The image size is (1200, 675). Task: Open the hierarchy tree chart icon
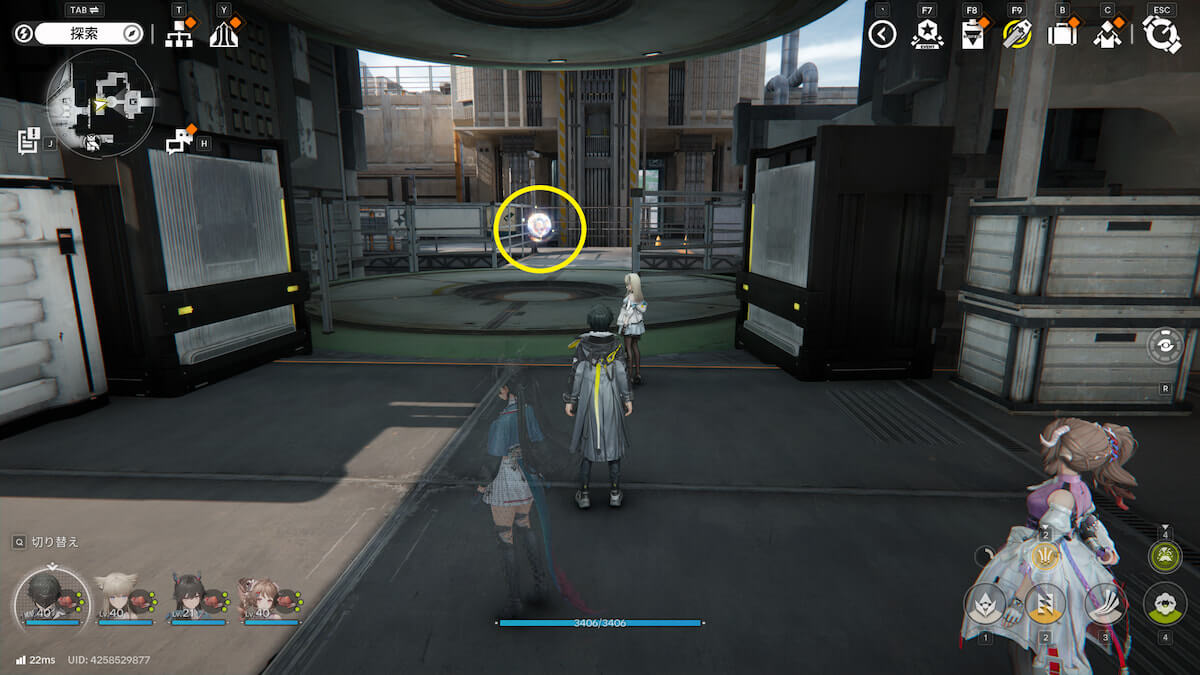point(179,34)
